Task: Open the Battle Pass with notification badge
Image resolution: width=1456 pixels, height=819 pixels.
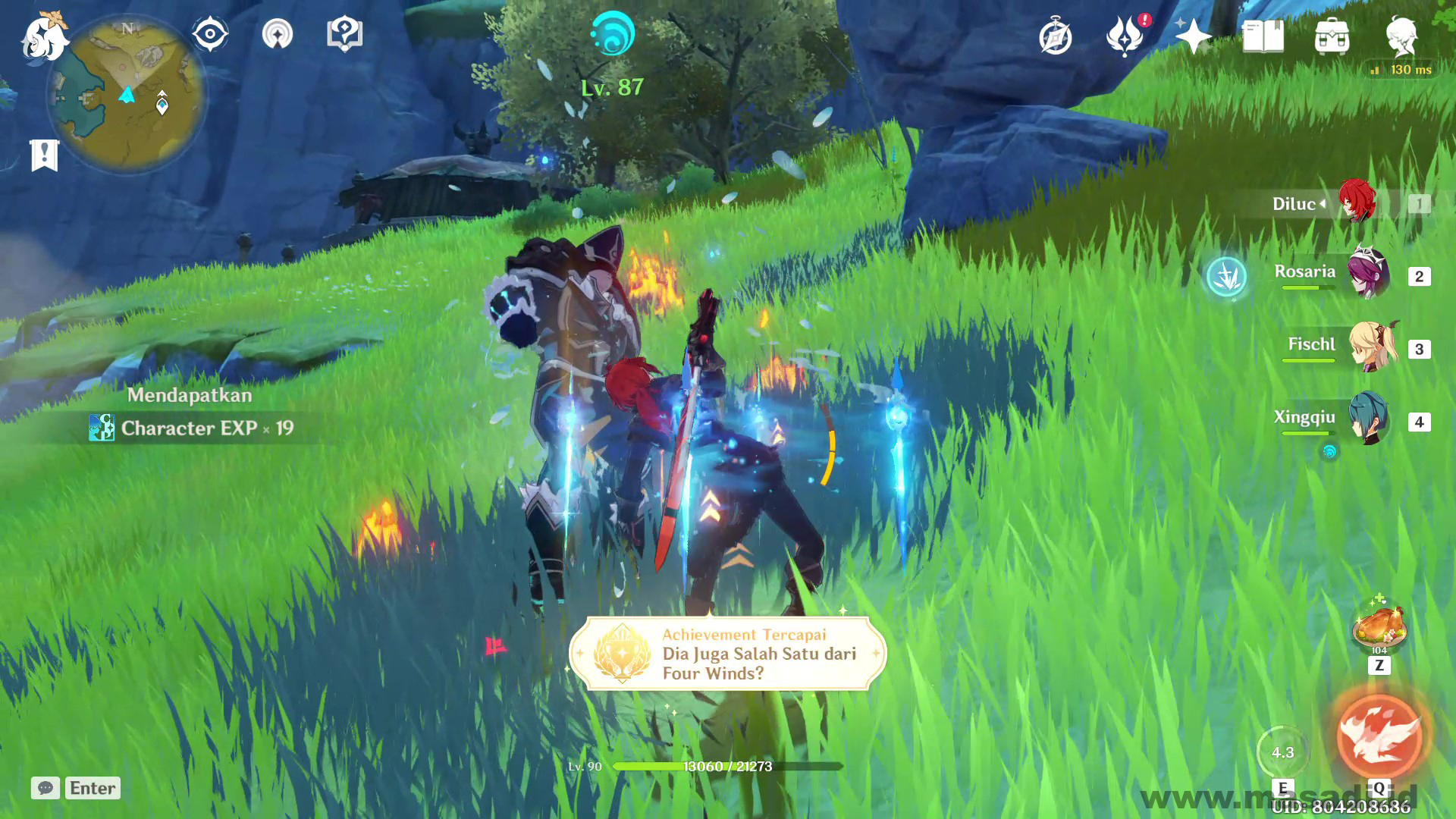Action: coord(1125,34)
